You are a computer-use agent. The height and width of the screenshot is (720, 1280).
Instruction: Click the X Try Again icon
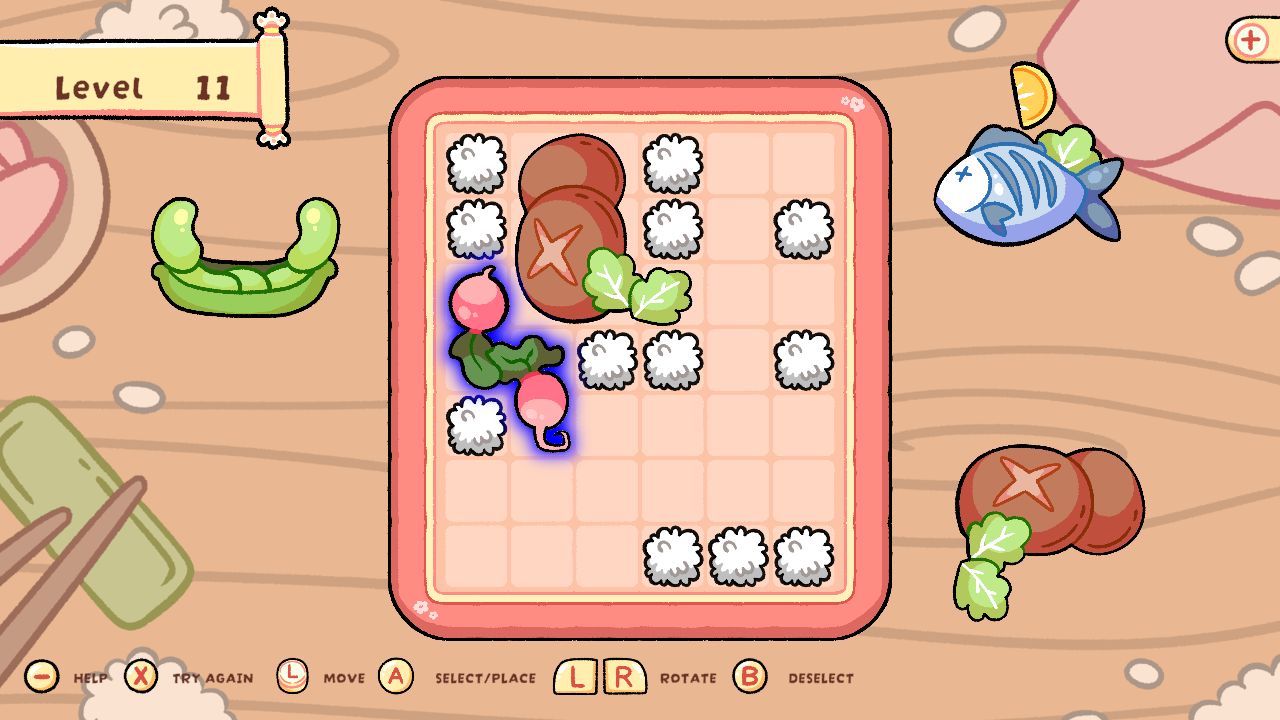click(x=143, y=676)
